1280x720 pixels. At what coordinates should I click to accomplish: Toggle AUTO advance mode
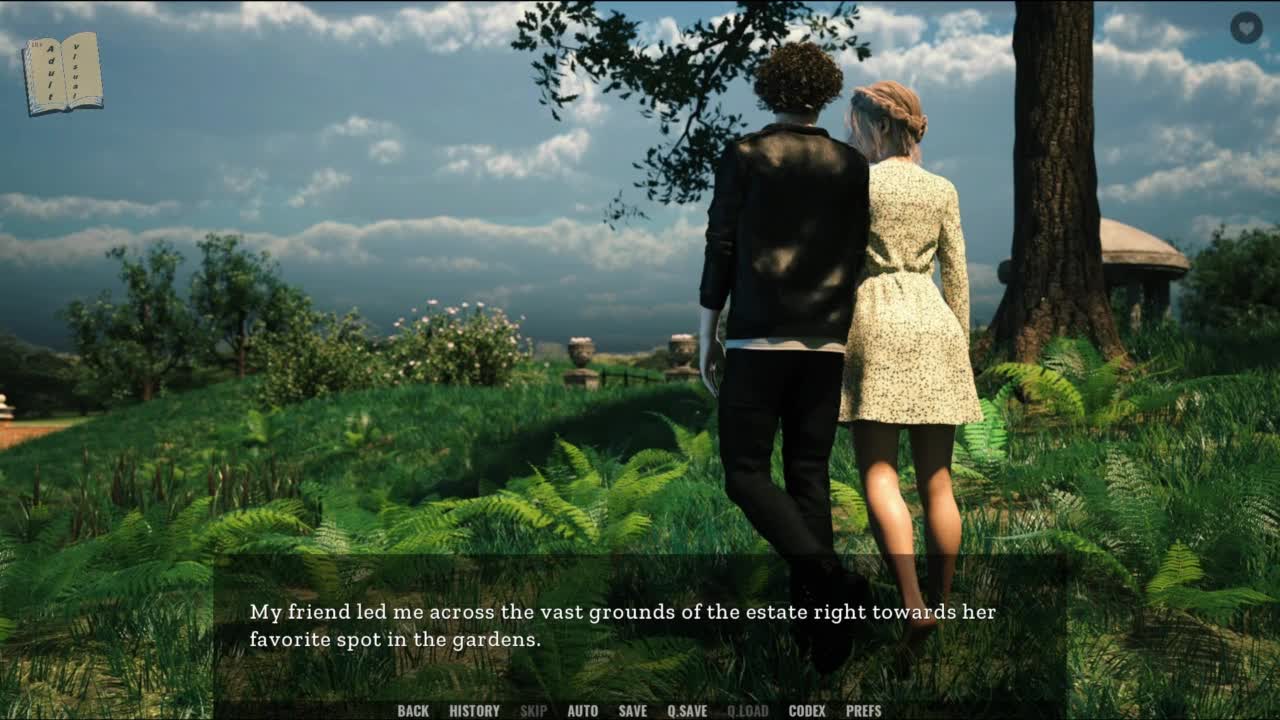tap(582, 711)
